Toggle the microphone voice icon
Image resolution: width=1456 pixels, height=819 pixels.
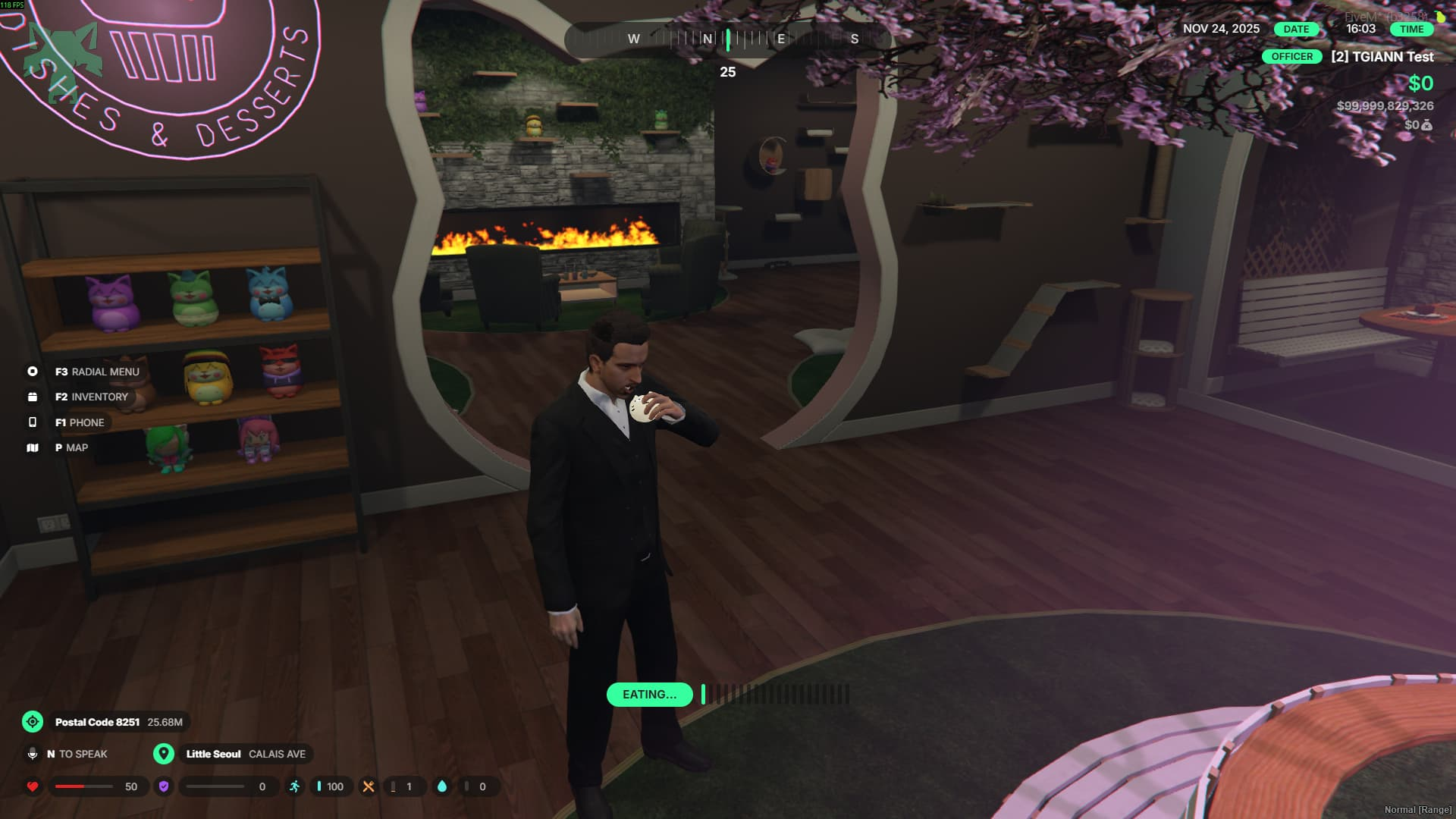point(33,754)
